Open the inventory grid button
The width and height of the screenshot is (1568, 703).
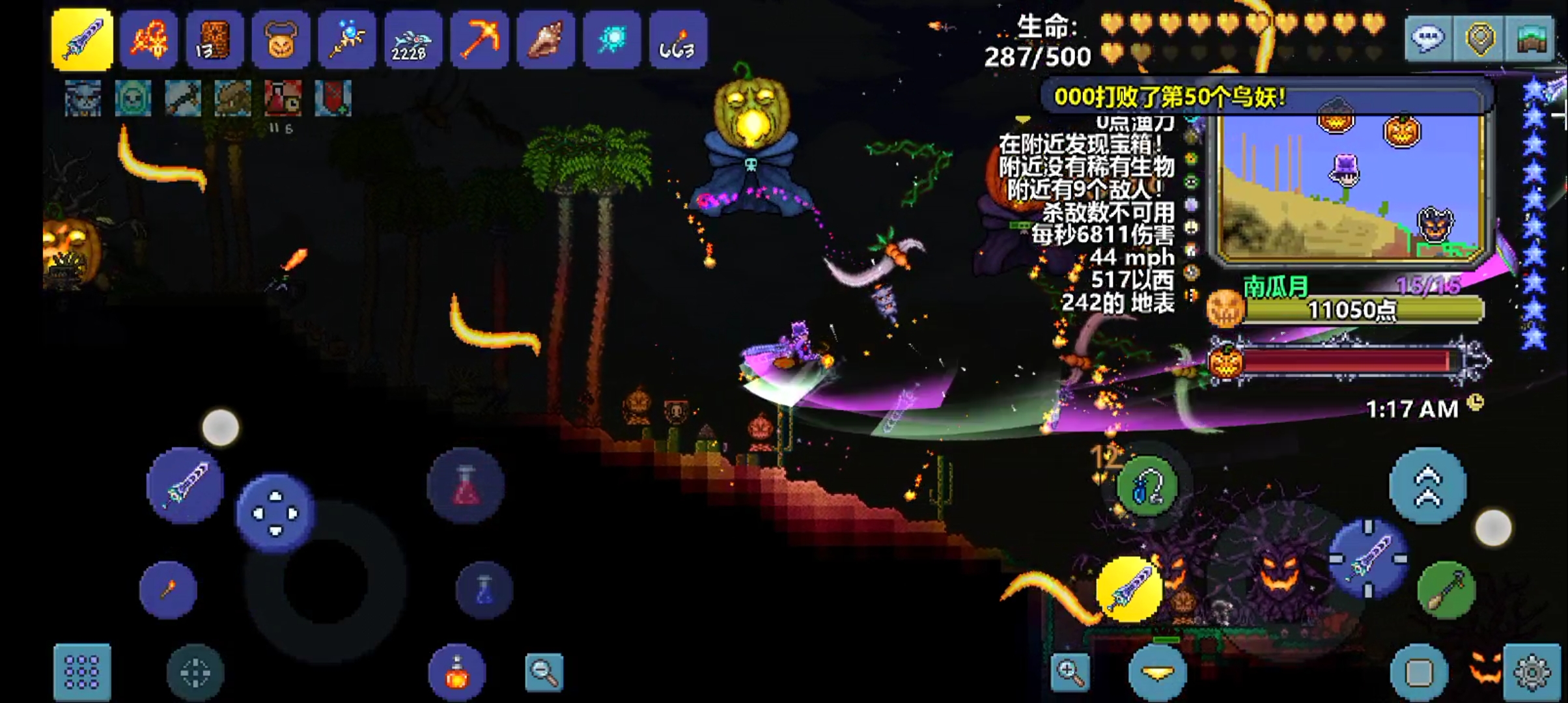pyautogui.click(x=82, y=672)
